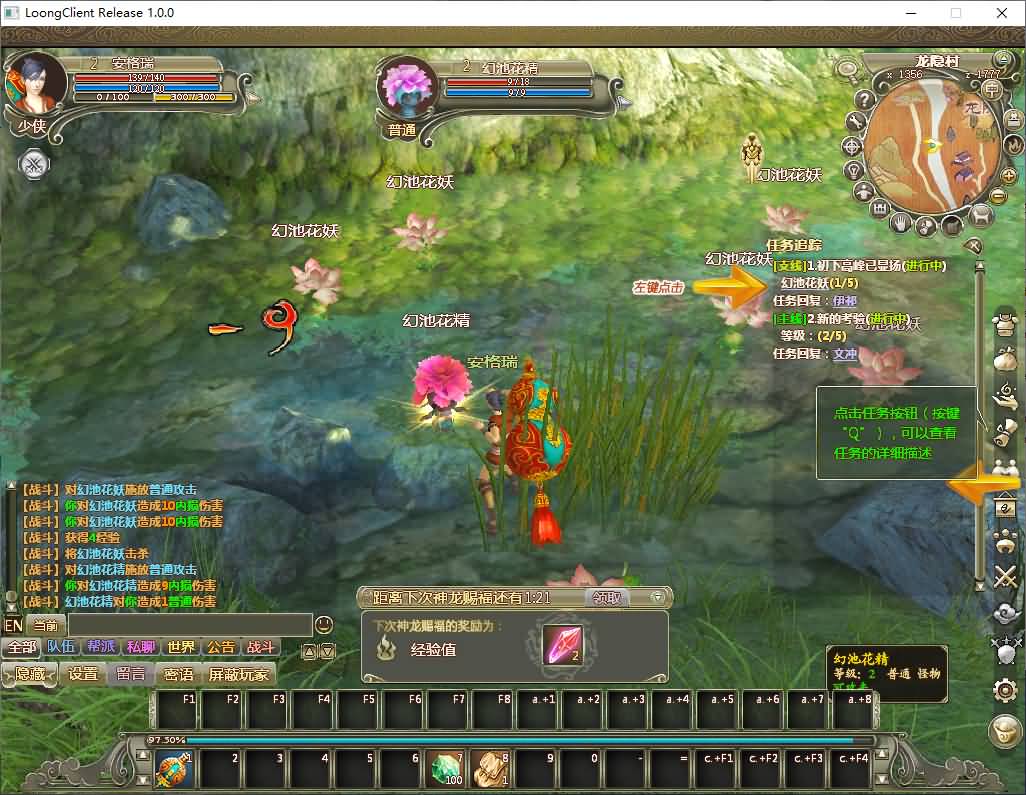Click the 文冲 quest NPC link
The height and width of the screenshot is (795, 1026).
point(845,353)
